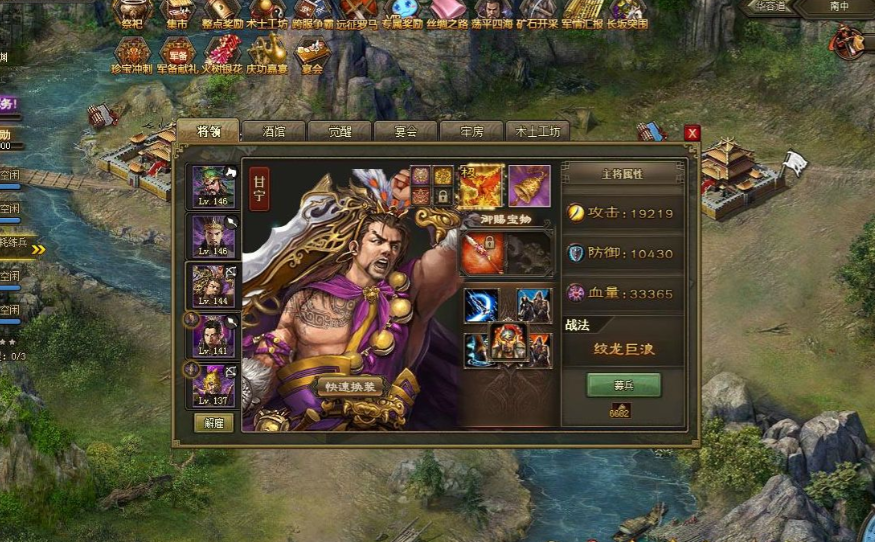The height and width of the screenshot is (542, 875).
Task: Choose the Lv. 141 general portrait
Action: click(213, 335)
